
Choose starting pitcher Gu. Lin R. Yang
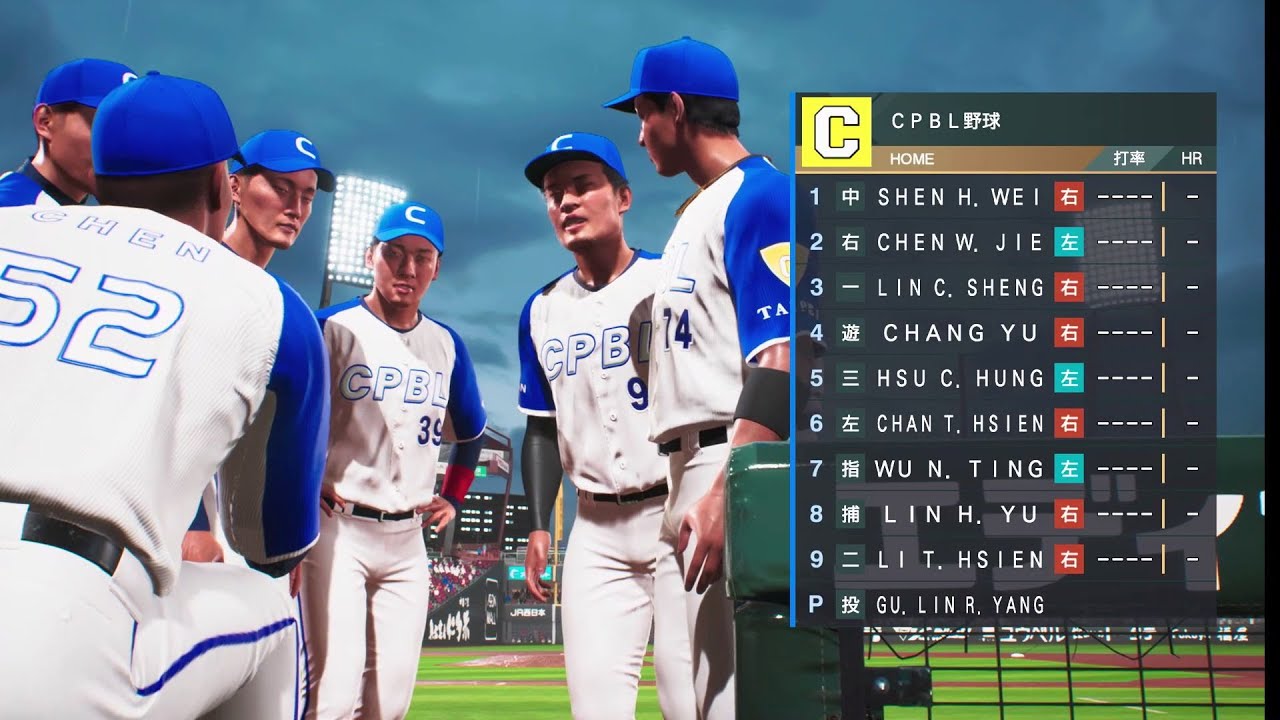coord(959,604)
